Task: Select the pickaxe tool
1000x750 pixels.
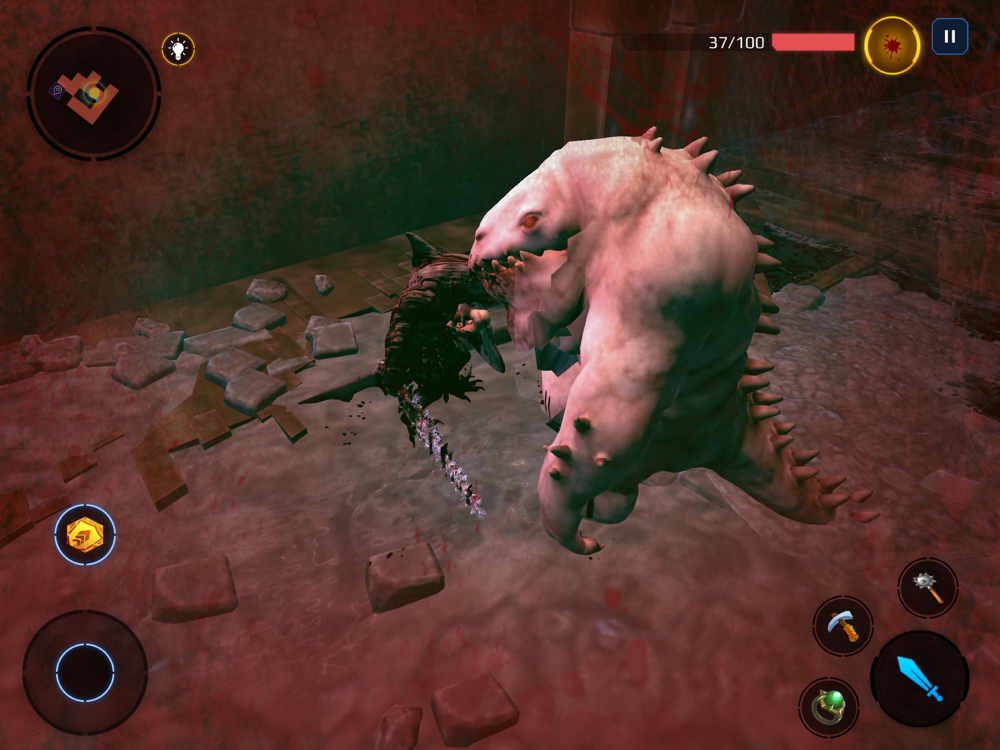Action: point(843,626)
